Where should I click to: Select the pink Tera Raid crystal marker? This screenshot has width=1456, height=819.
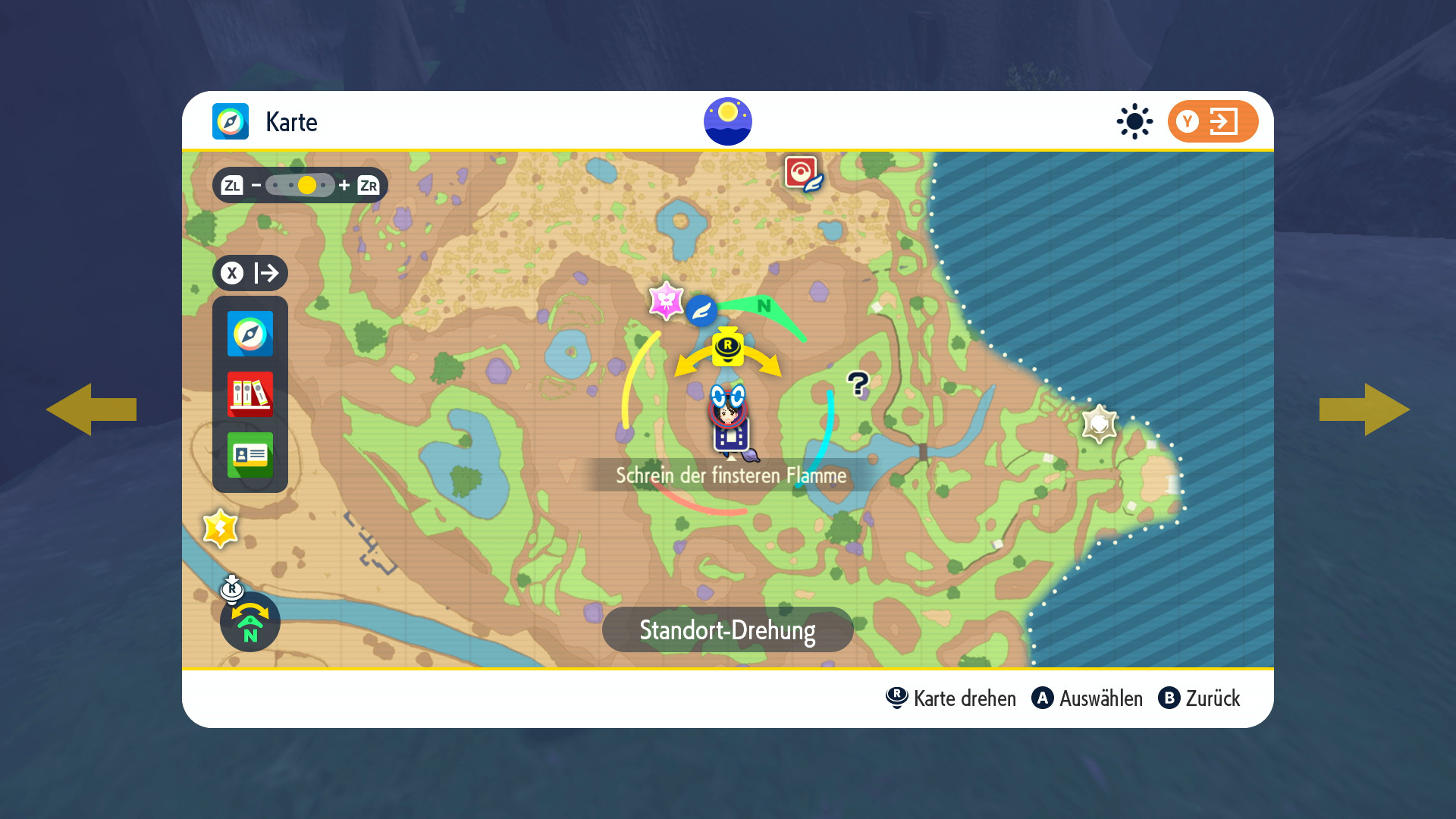(666, 301)
